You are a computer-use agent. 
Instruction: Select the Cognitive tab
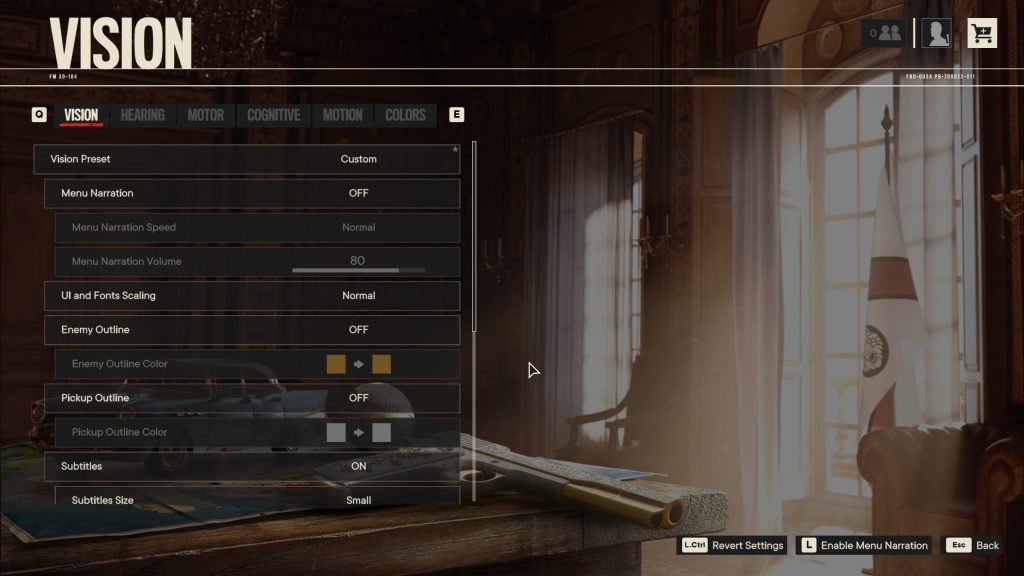coord(273,115)
